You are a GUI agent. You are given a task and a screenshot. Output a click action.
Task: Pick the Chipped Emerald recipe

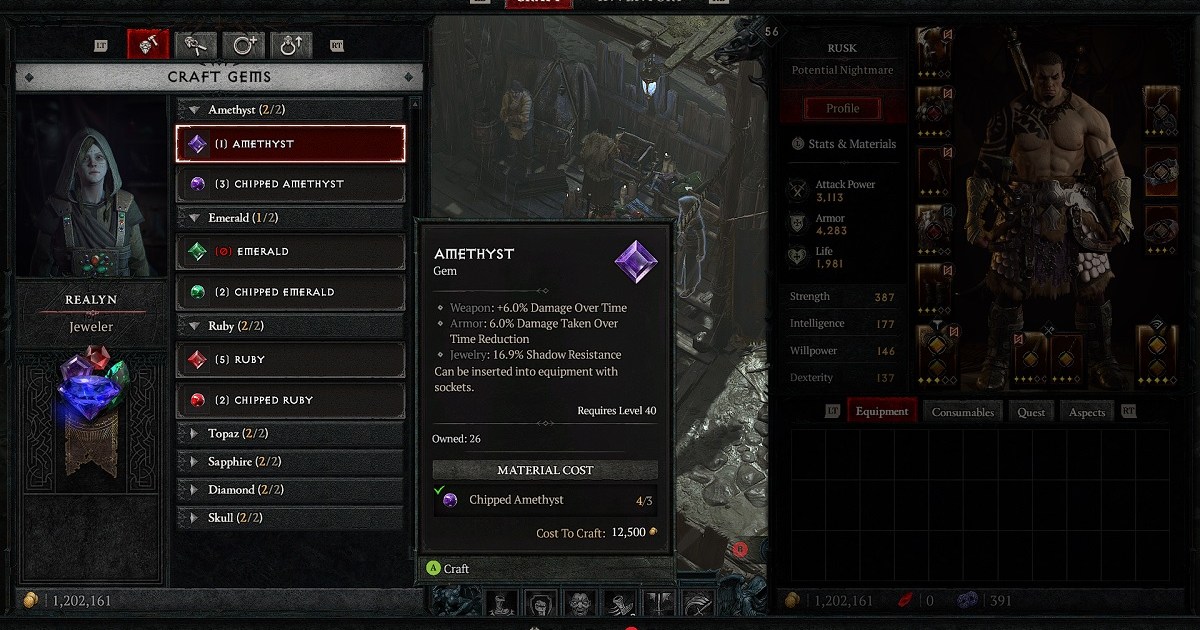[290, 292]
